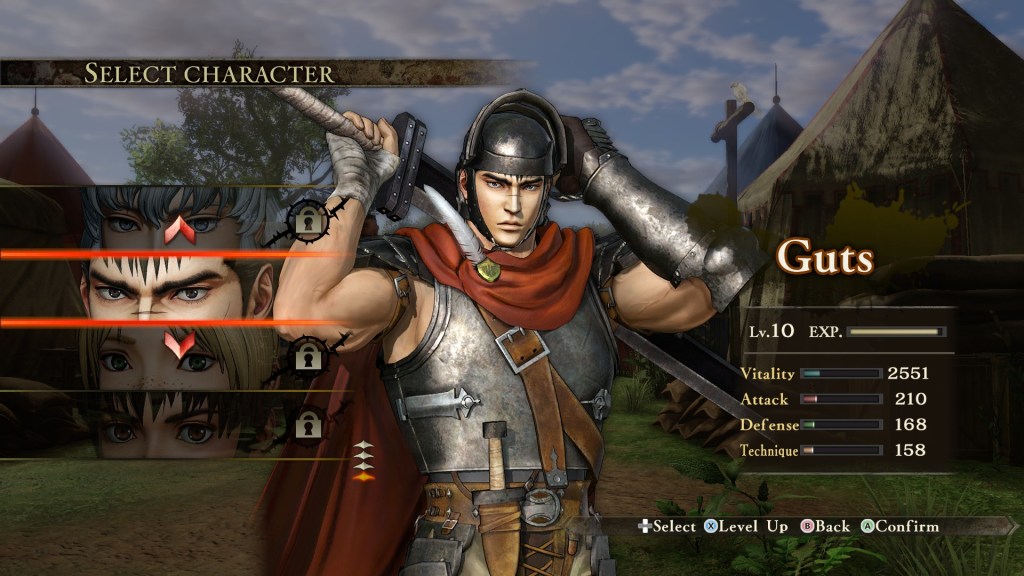Screen dimensions: 1024x576
Task: Click the red up arrow above Guts
Action: 180,231
